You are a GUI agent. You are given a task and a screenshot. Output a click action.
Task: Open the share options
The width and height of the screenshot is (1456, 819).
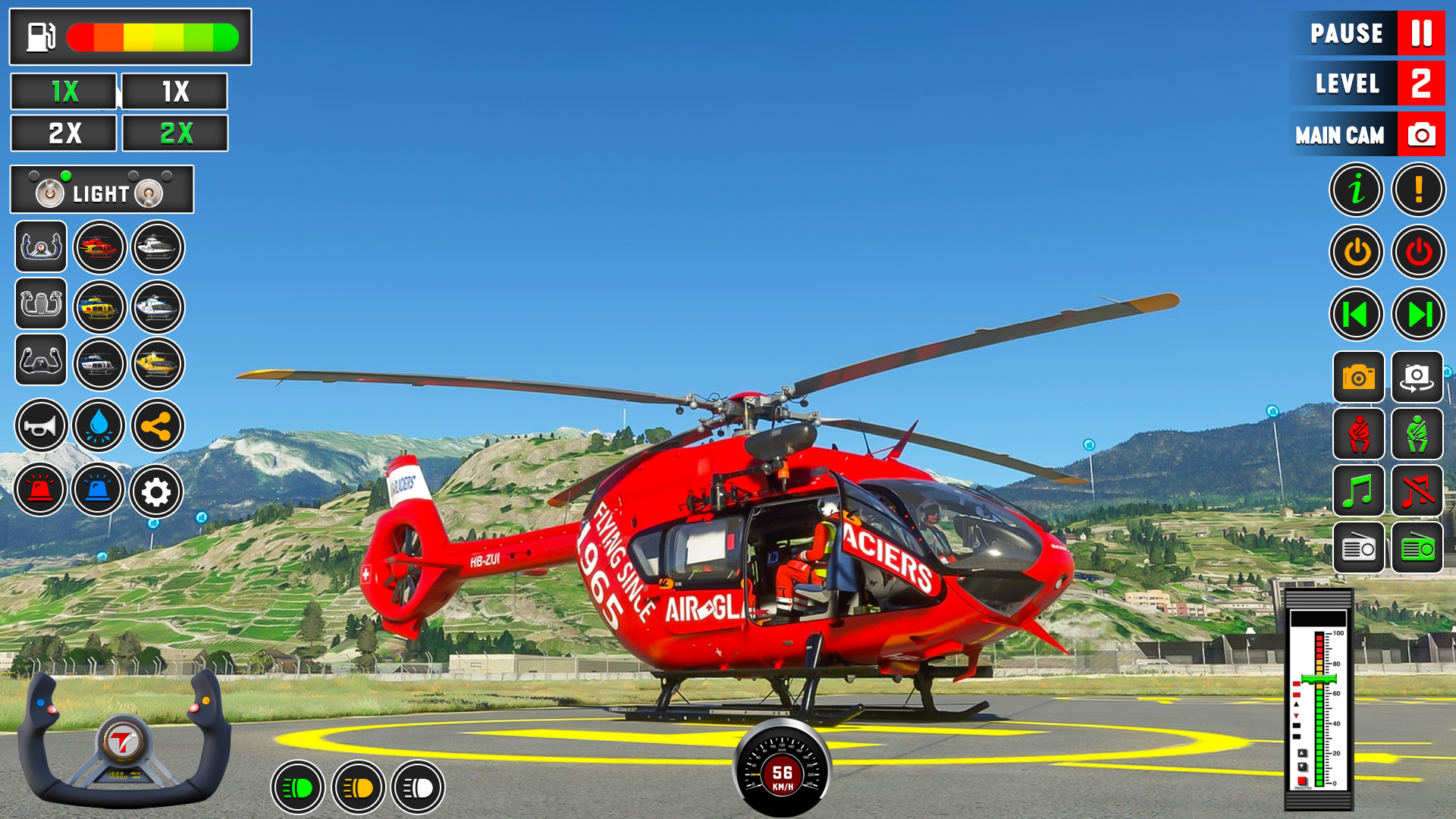pos(156,426)
